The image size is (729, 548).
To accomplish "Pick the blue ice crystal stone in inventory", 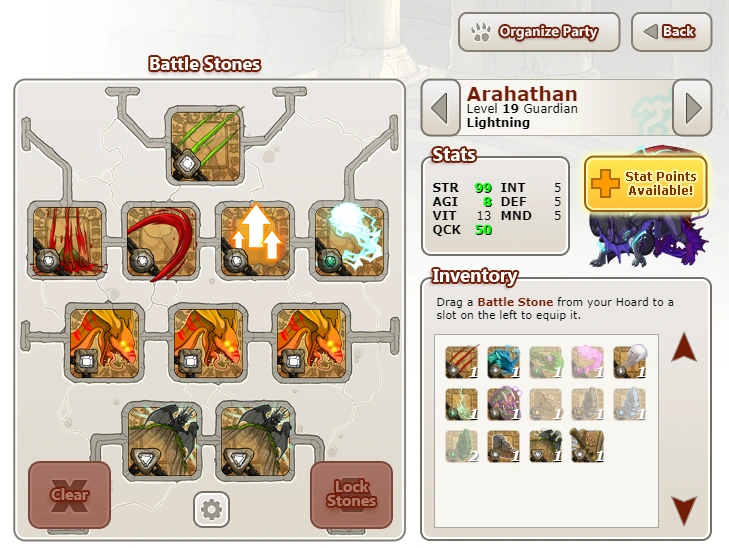I will pos(504,361).
